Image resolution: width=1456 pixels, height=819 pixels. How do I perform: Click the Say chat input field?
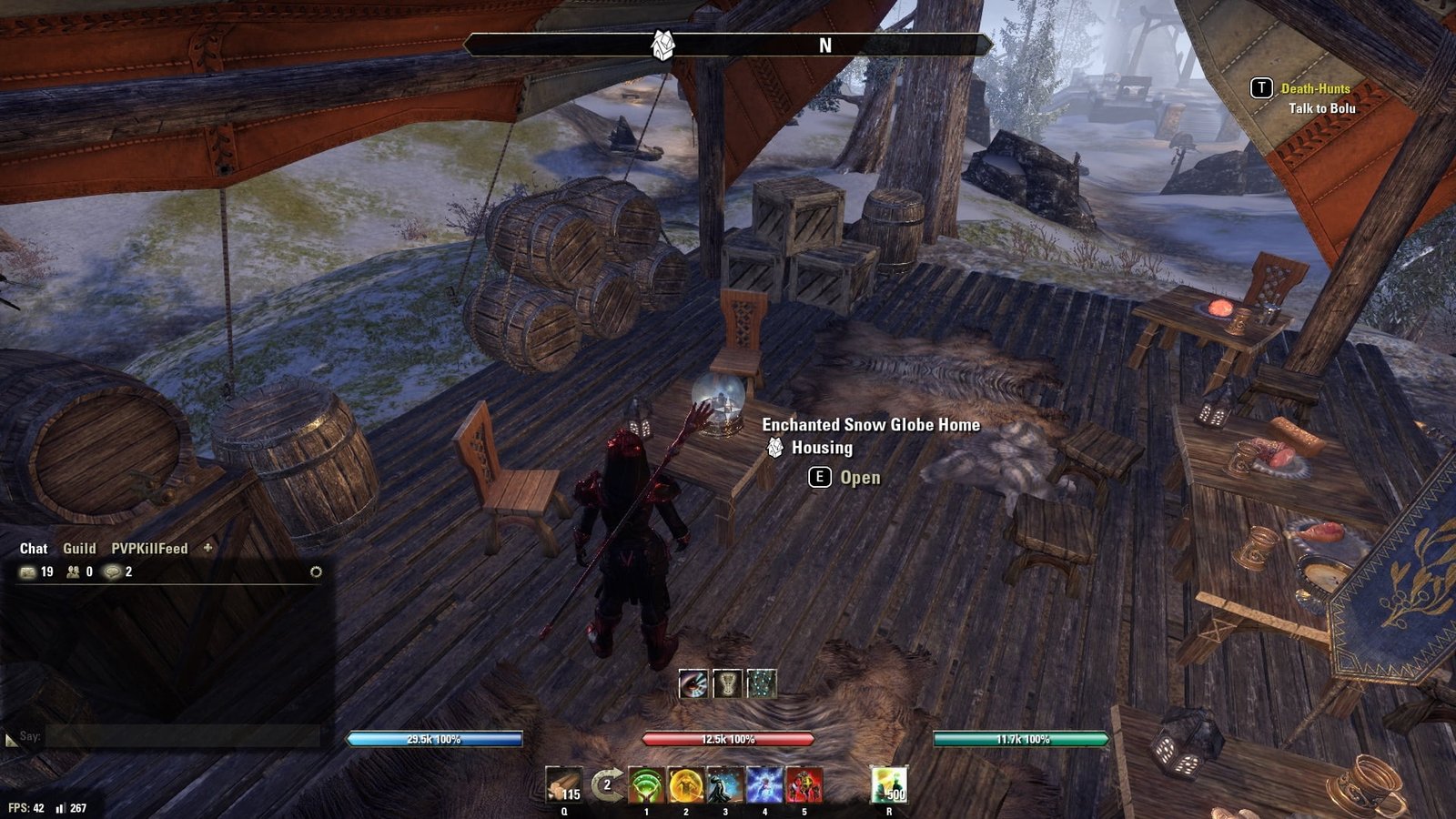click(x=182, y=736)
